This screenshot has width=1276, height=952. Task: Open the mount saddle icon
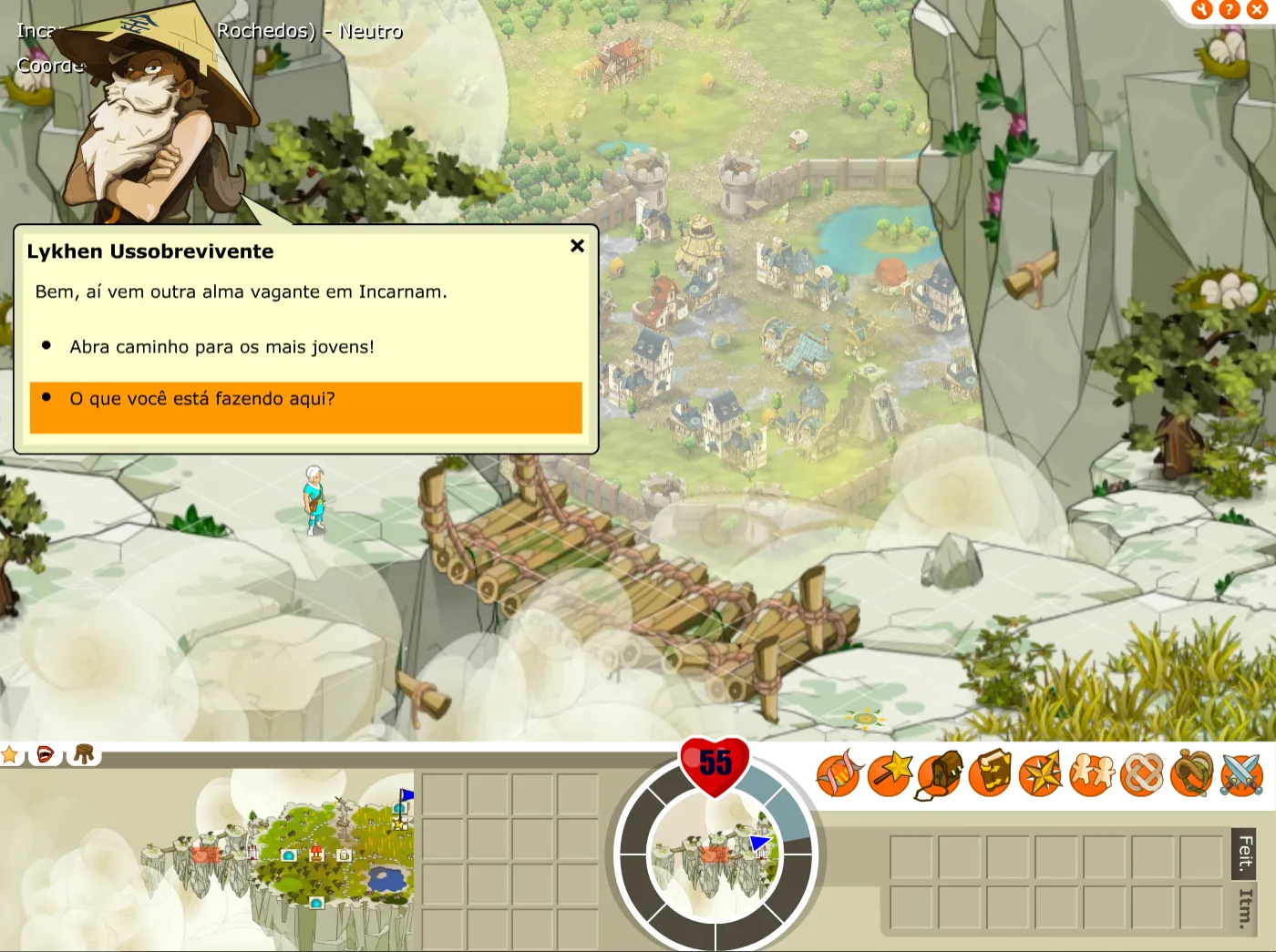(x=1191, y=774)
